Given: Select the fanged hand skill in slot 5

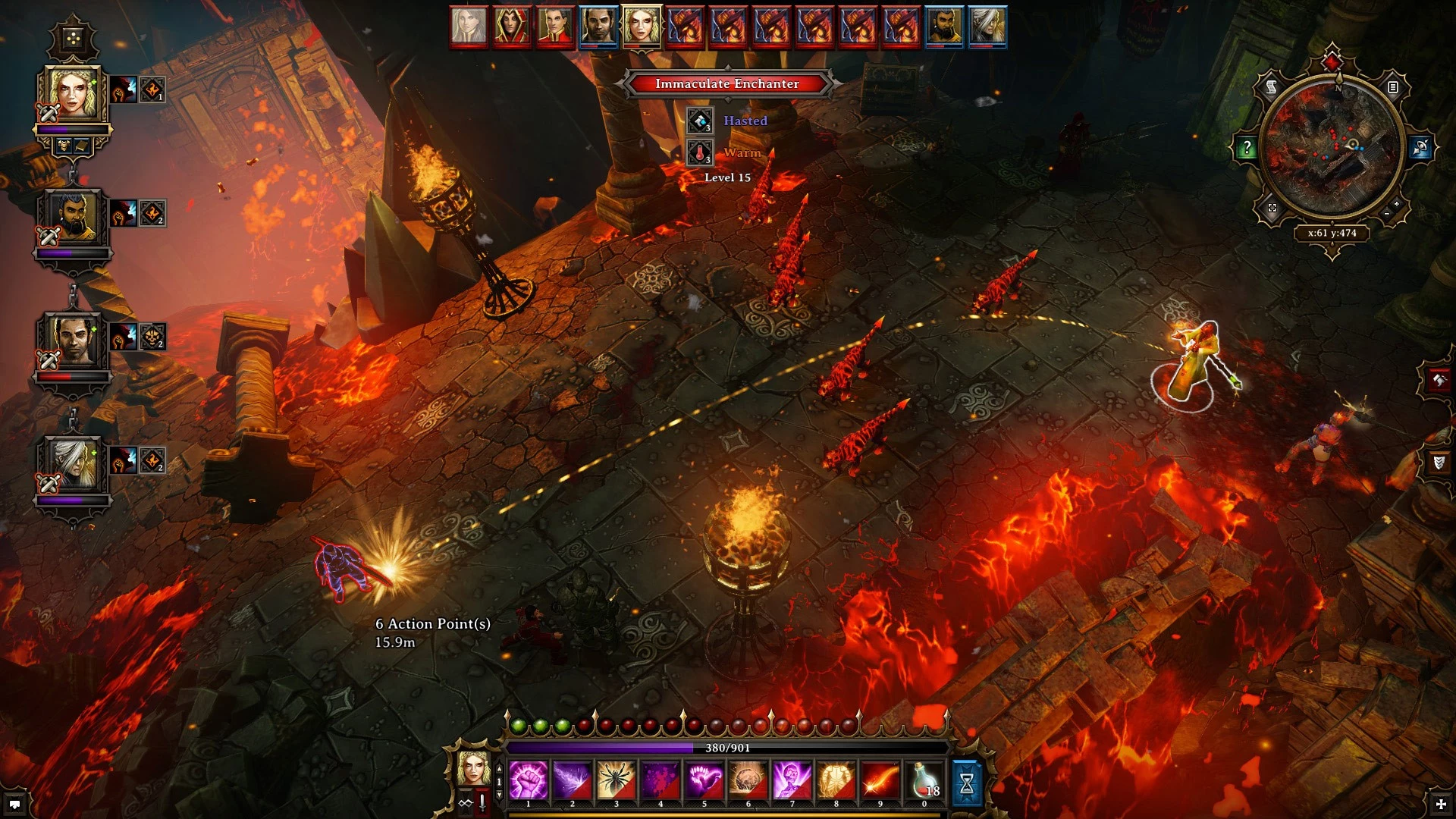Looking at the screenshot, I should (x=704, y=780).
